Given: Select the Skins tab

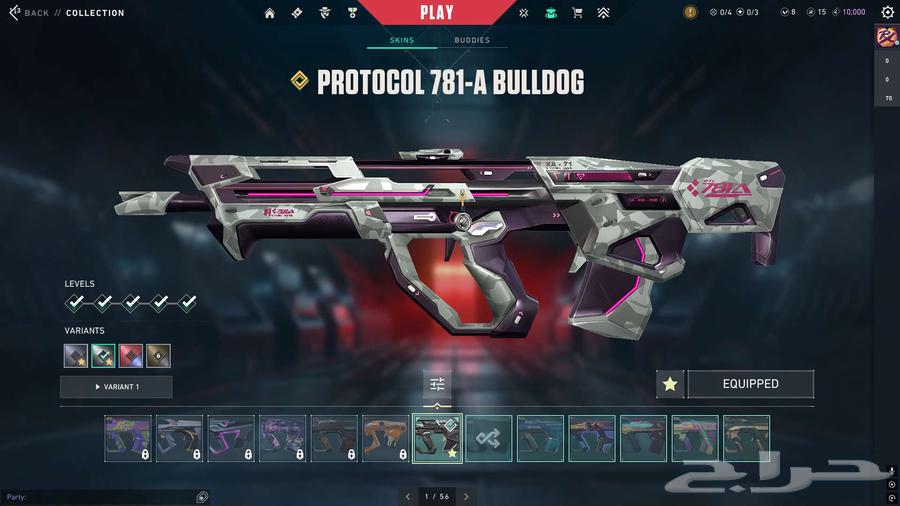Looking at the screenshot, I should point(401,40).
